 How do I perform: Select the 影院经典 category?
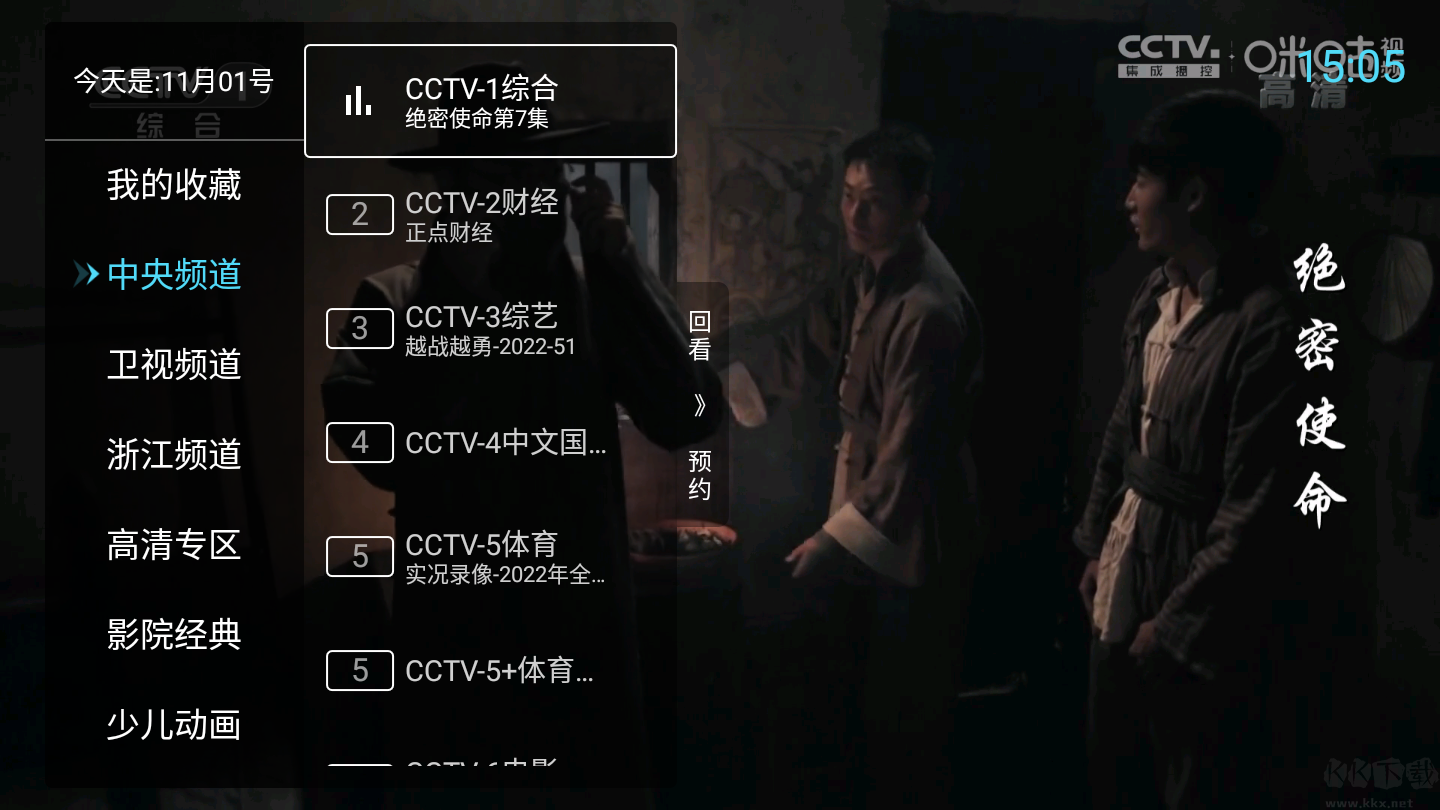pos(173,636)
